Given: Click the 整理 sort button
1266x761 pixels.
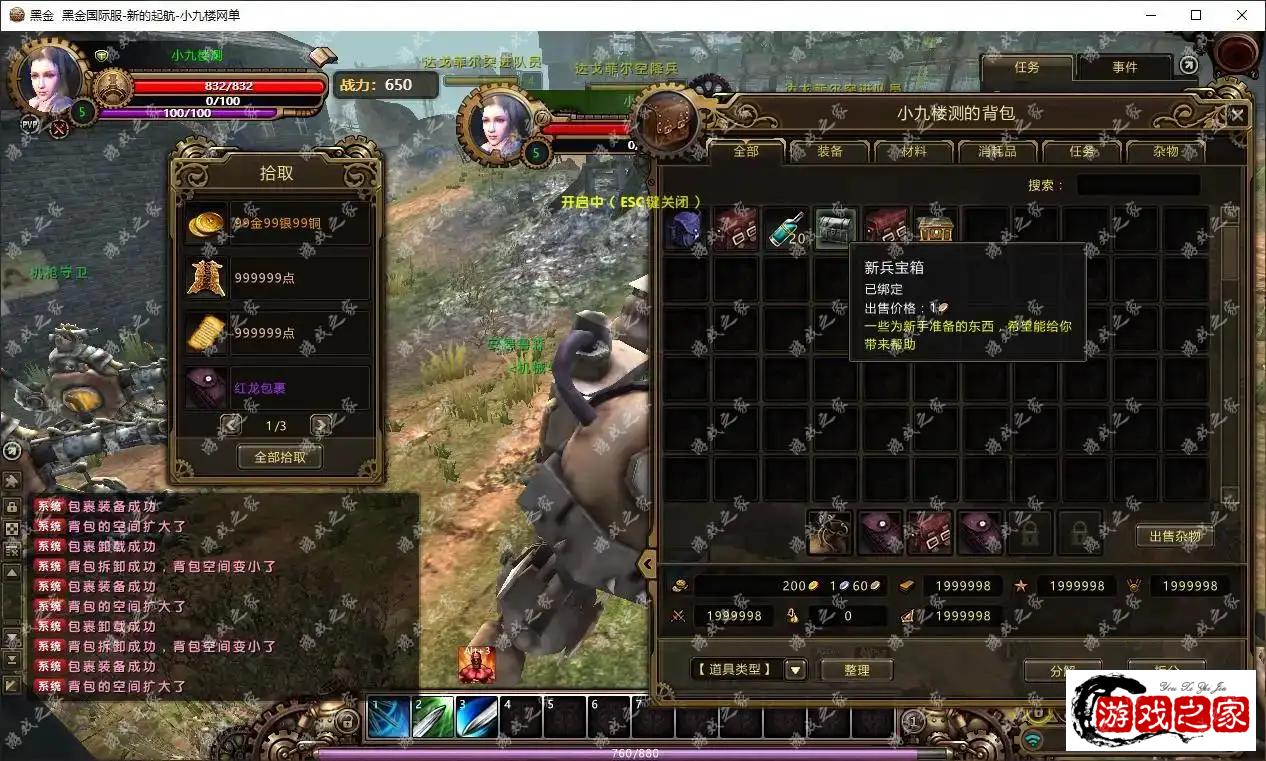Looking at the screenshot, I should (857, 670).
